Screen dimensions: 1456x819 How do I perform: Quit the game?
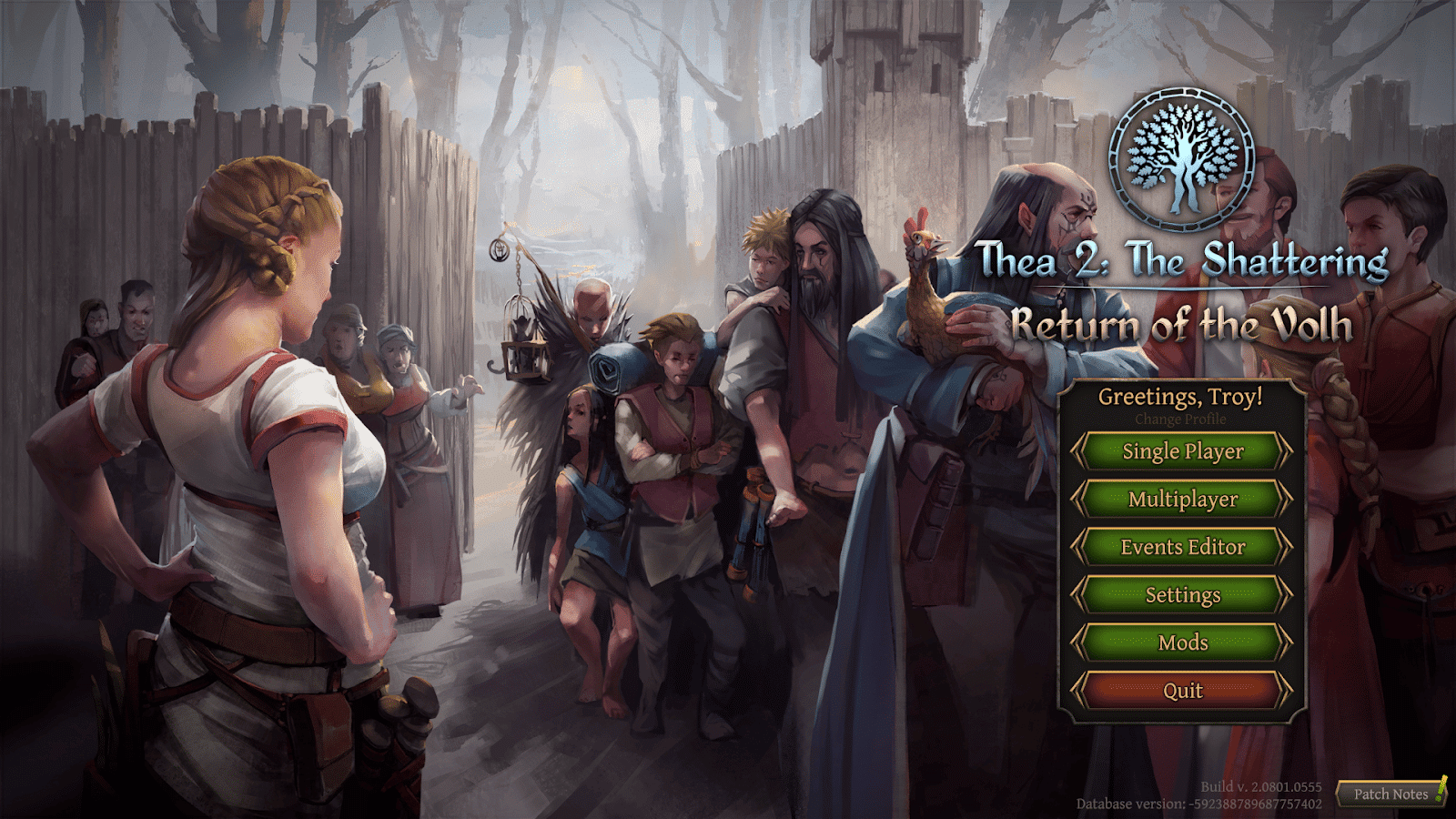point(1182,691)
